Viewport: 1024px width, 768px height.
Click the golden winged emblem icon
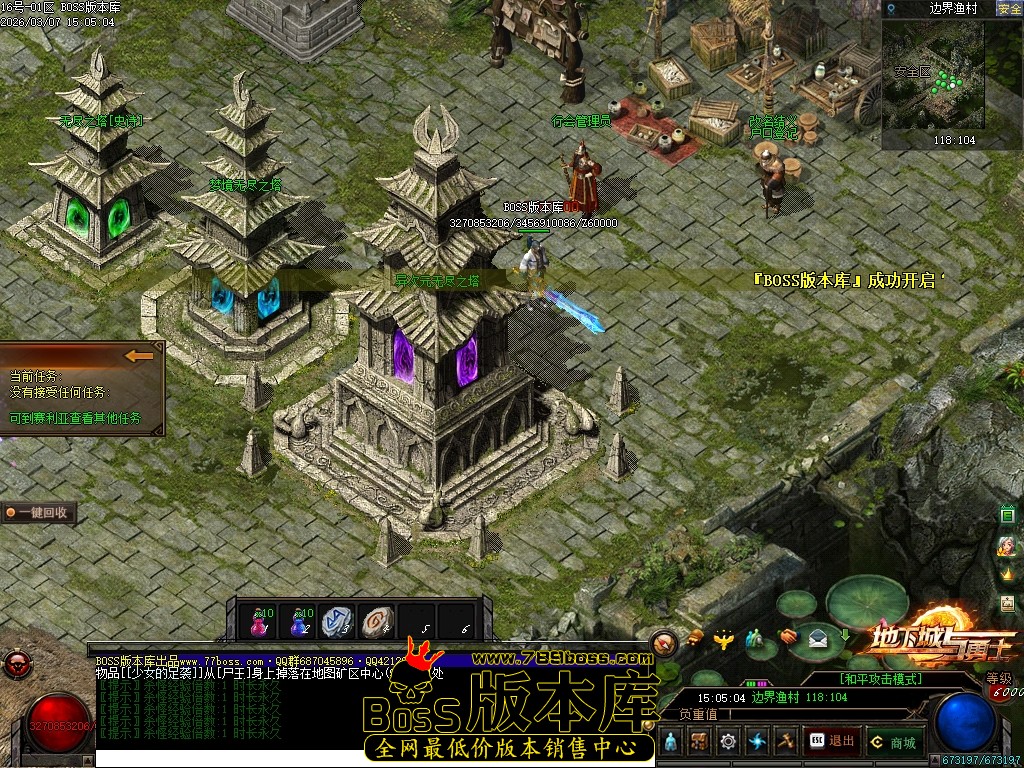tap(726, 637)
